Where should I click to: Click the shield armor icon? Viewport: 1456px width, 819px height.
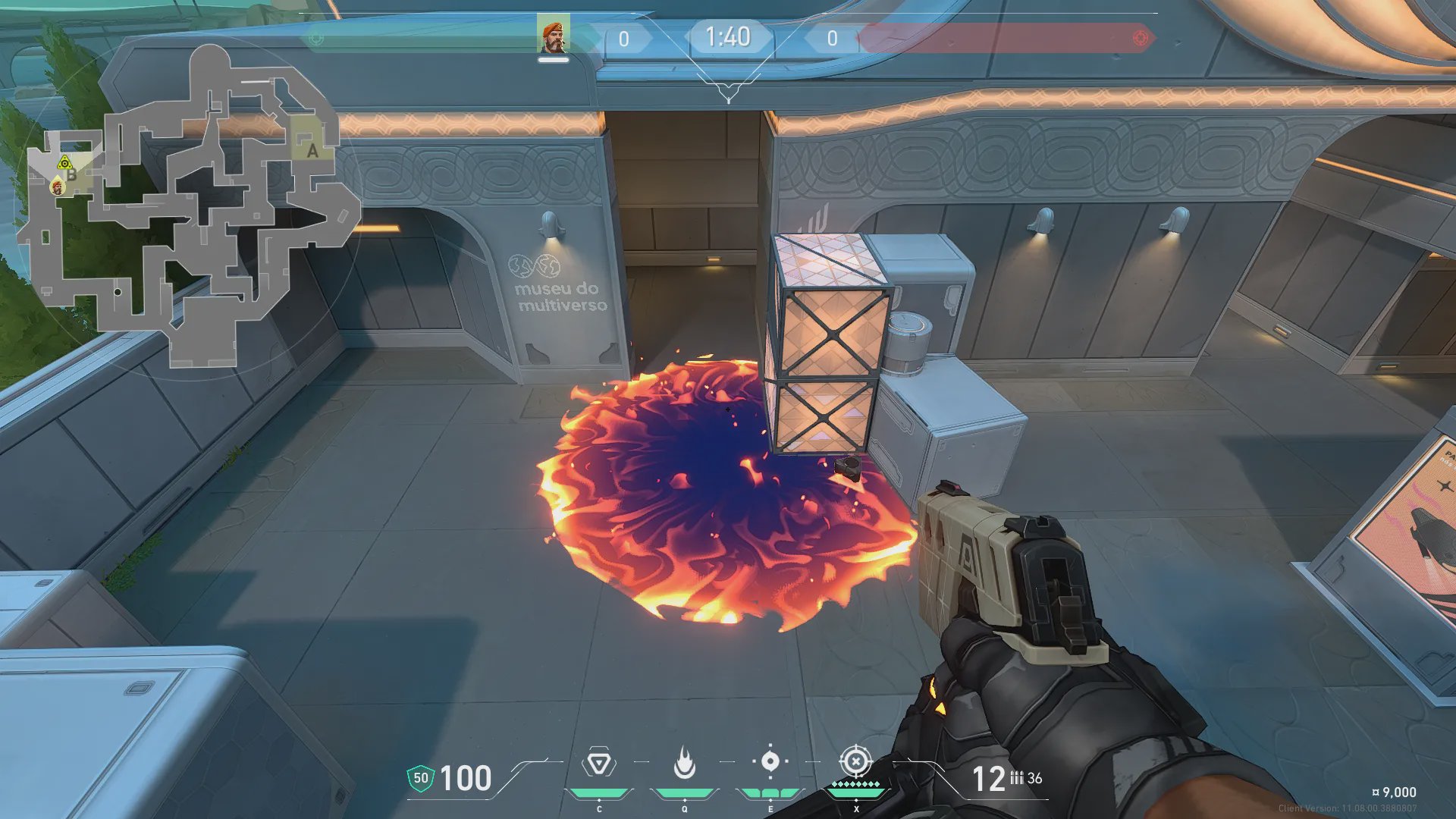pos(421,778)
